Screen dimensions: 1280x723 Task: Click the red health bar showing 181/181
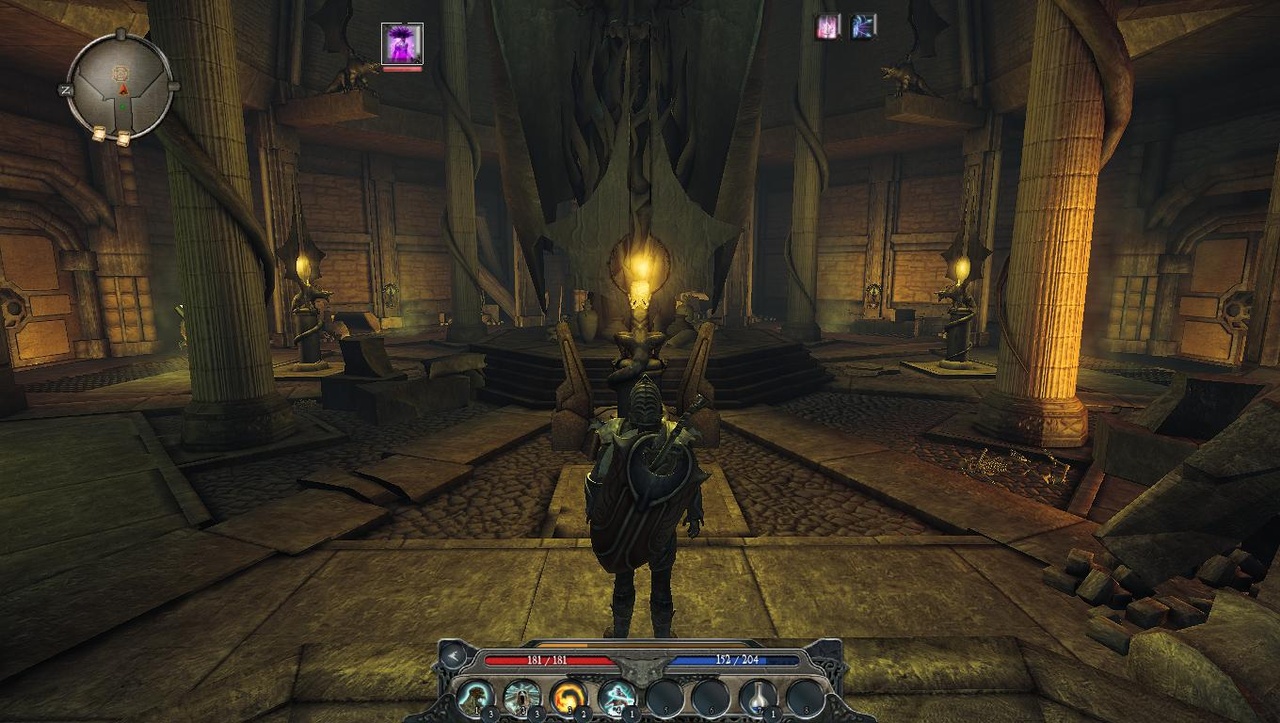click(550, 660)
